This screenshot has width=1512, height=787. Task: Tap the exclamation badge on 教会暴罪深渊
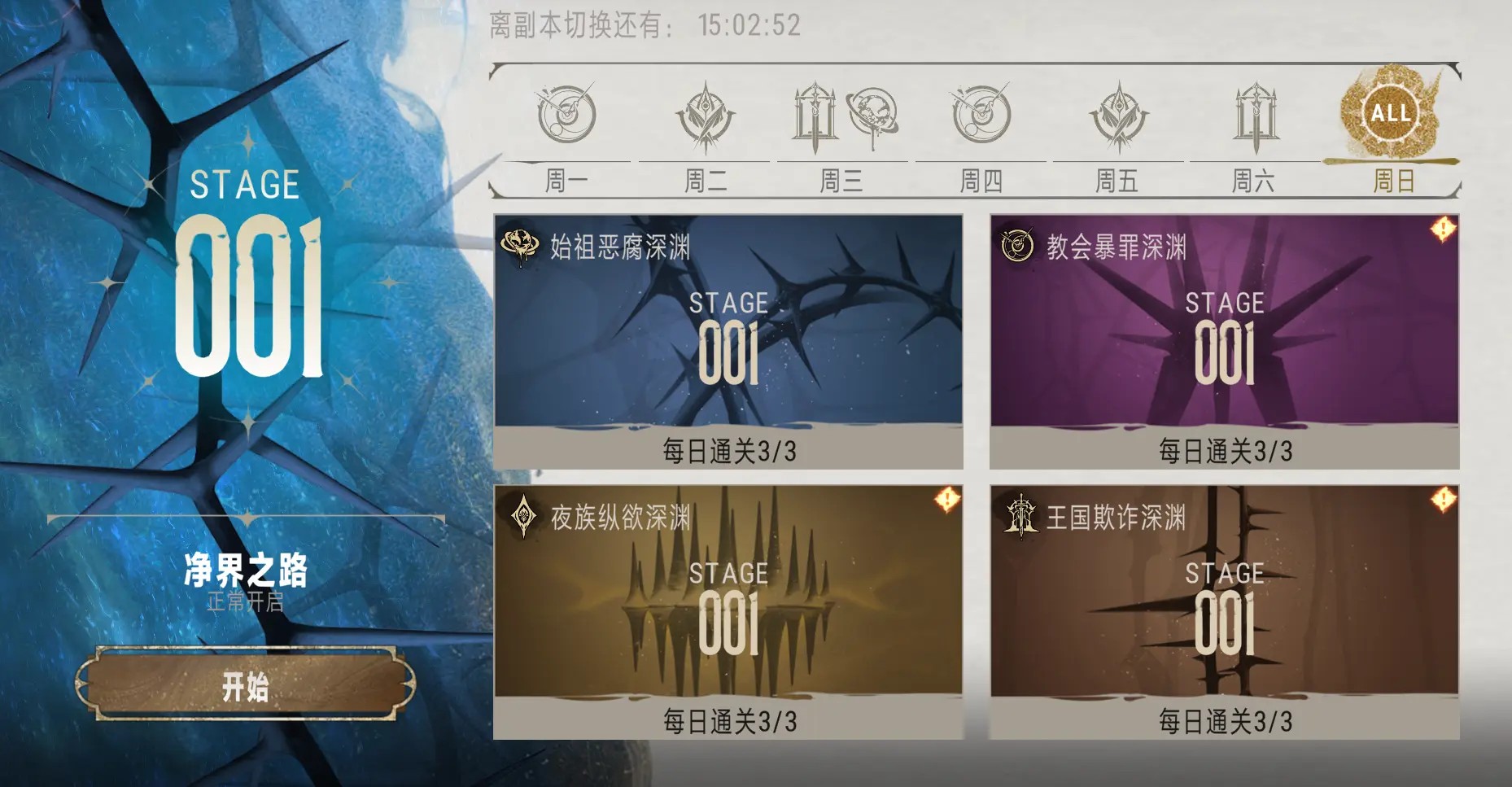coord(1444,230)
